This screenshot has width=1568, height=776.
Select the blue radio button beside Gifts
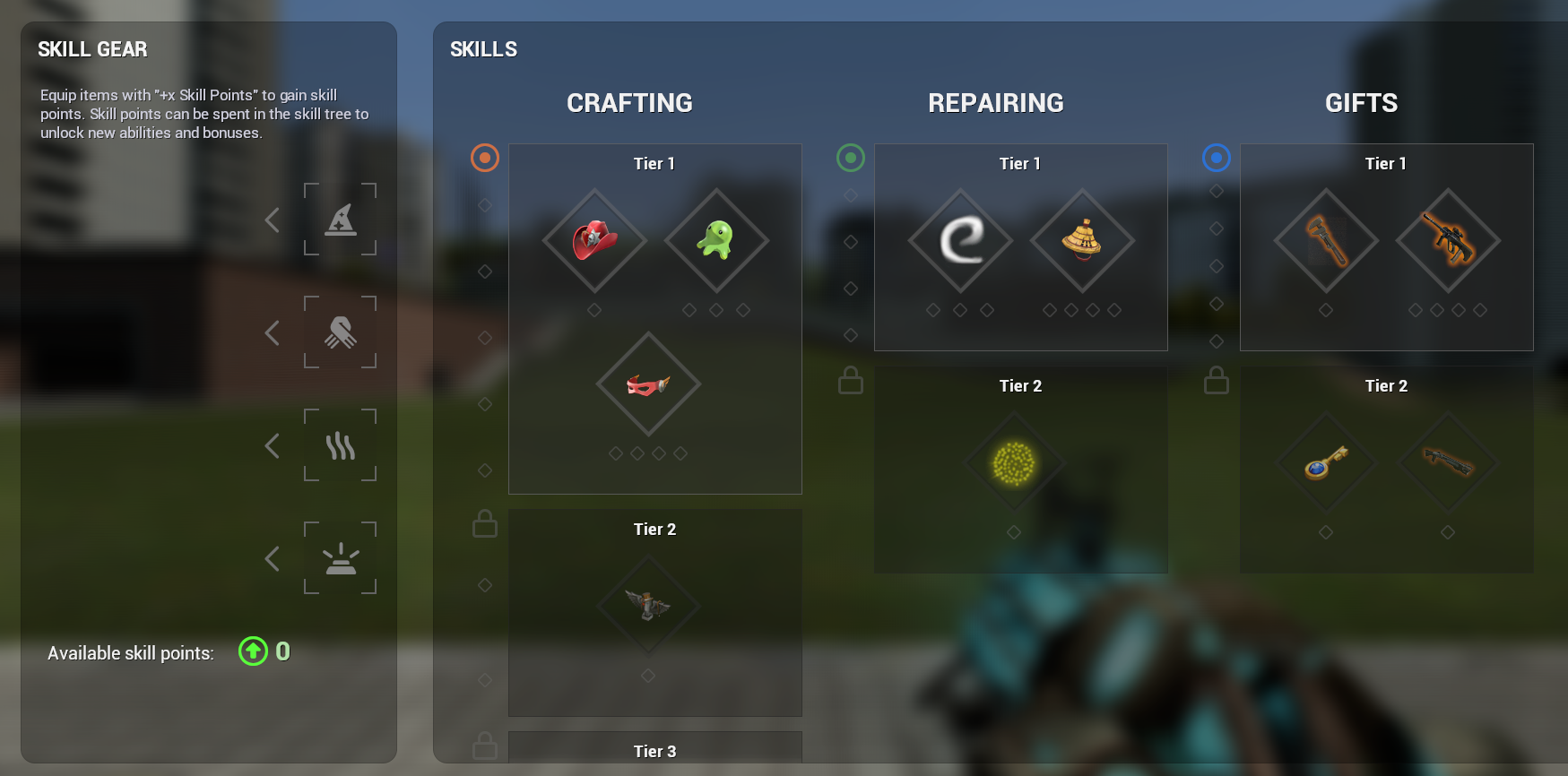coord(1216,158)
